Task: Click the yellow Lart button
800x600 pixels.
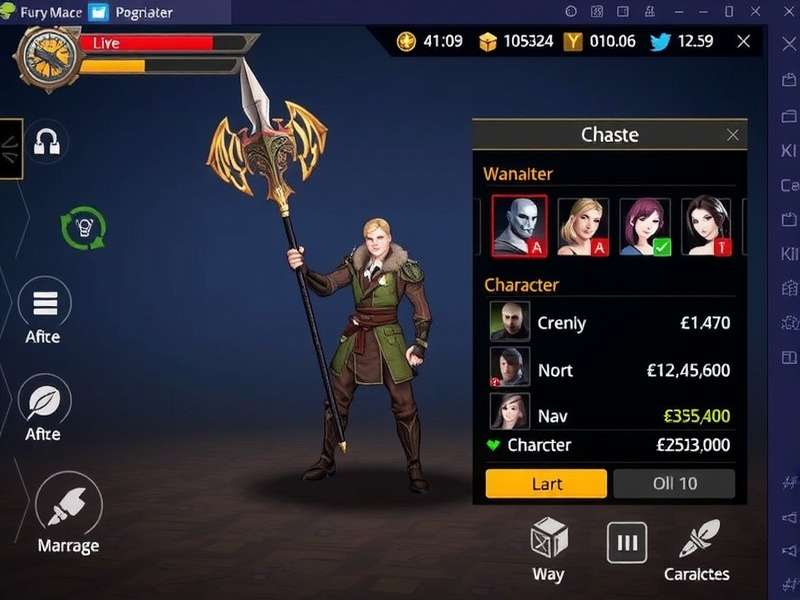Action: point(546,484)
